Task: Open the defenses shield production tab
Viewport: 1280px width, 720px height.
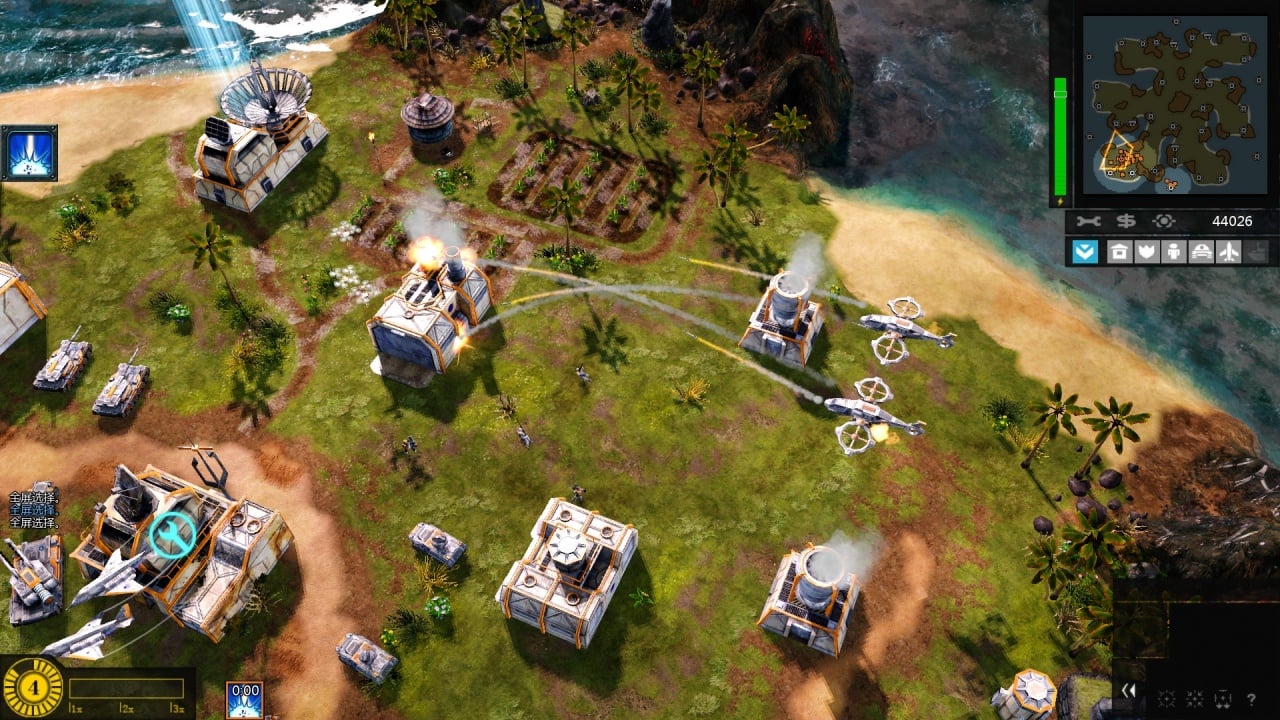Action: [1146, 251]
